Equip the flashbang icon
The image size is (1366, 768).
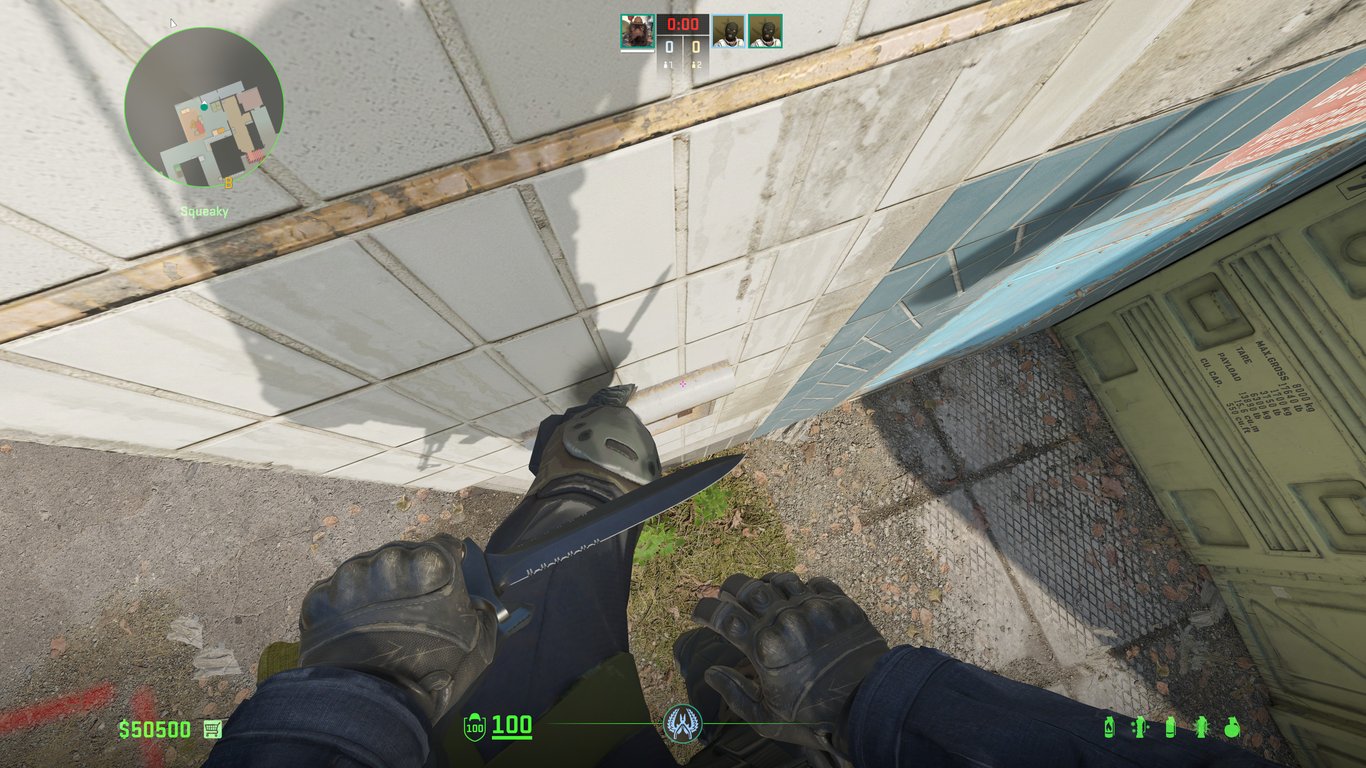1201,727
